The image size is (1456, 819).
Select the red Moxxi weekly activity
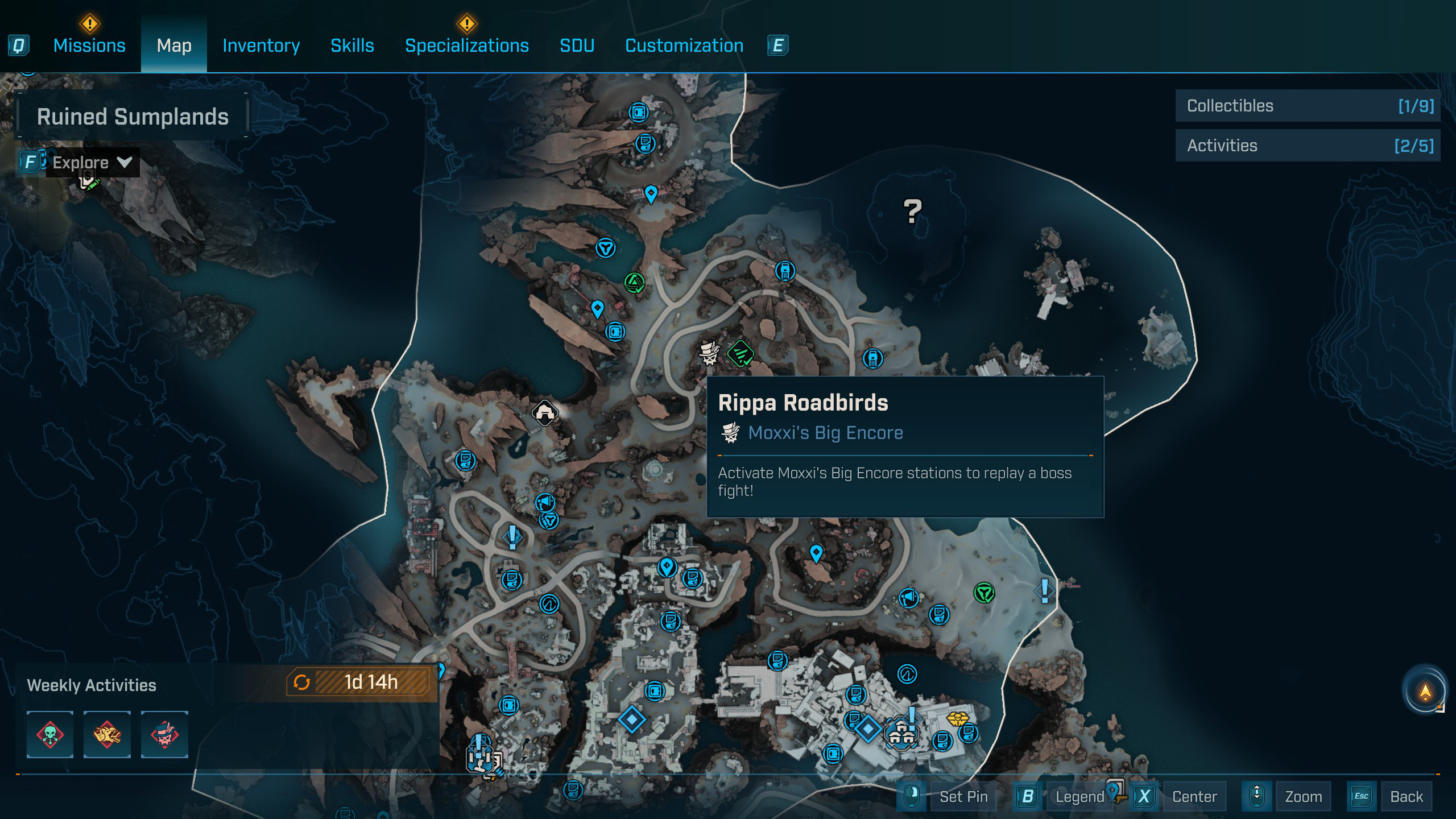click(164, 734)
